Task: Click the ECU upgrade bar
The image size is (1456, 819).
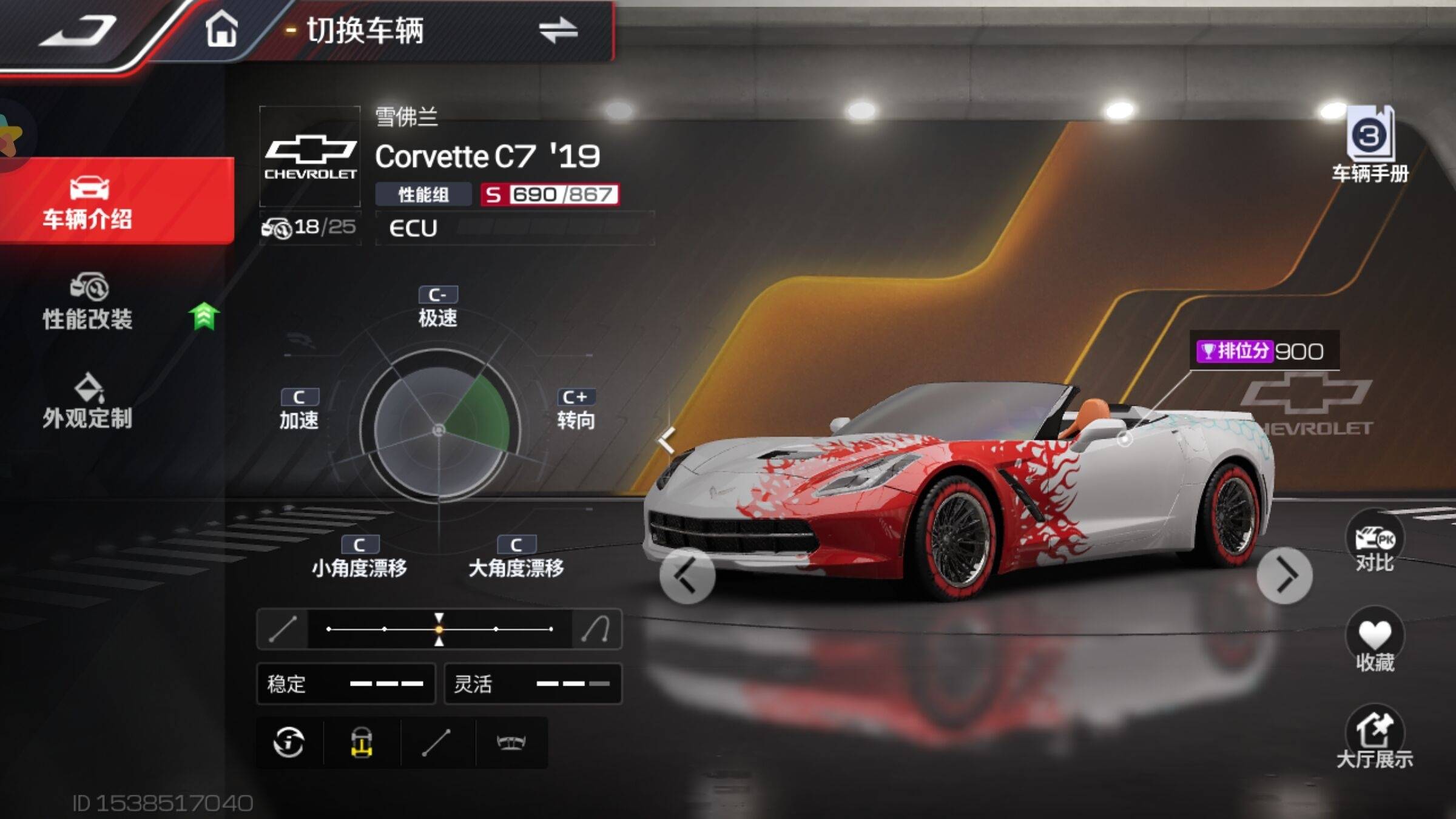Action: pyautogui.click(x=514, y=228)
